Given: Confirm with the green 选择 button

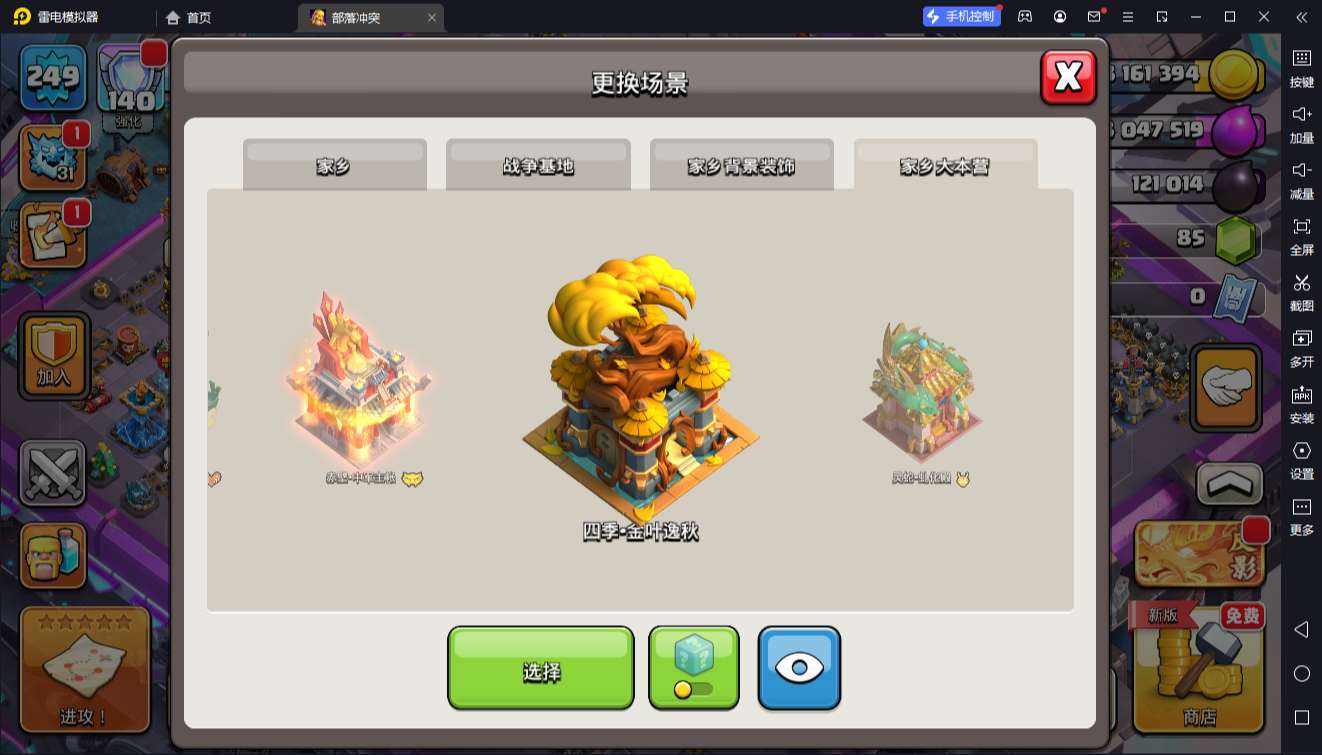Looking at the screenshot, I should [x=540, y=668].
